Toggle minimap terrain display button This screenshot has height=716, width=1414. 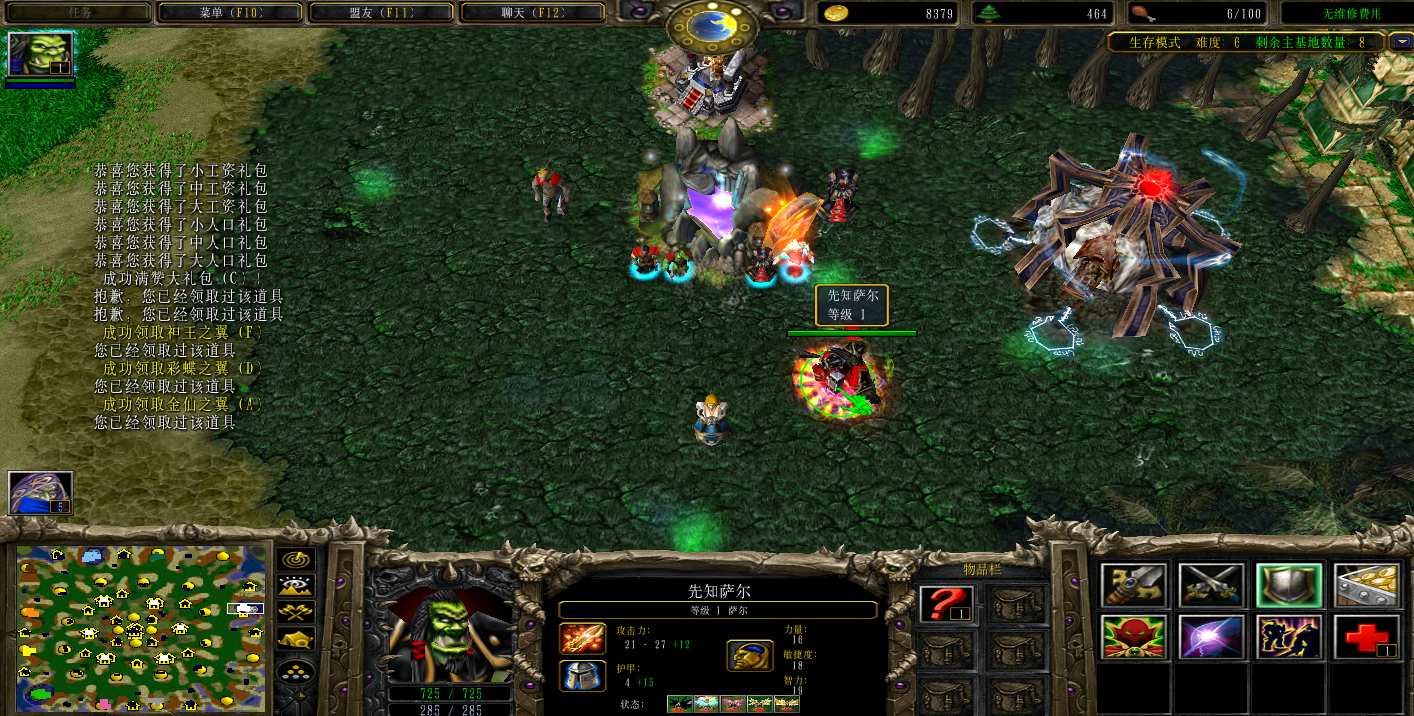pyautogui.click(x=296, y=587)
